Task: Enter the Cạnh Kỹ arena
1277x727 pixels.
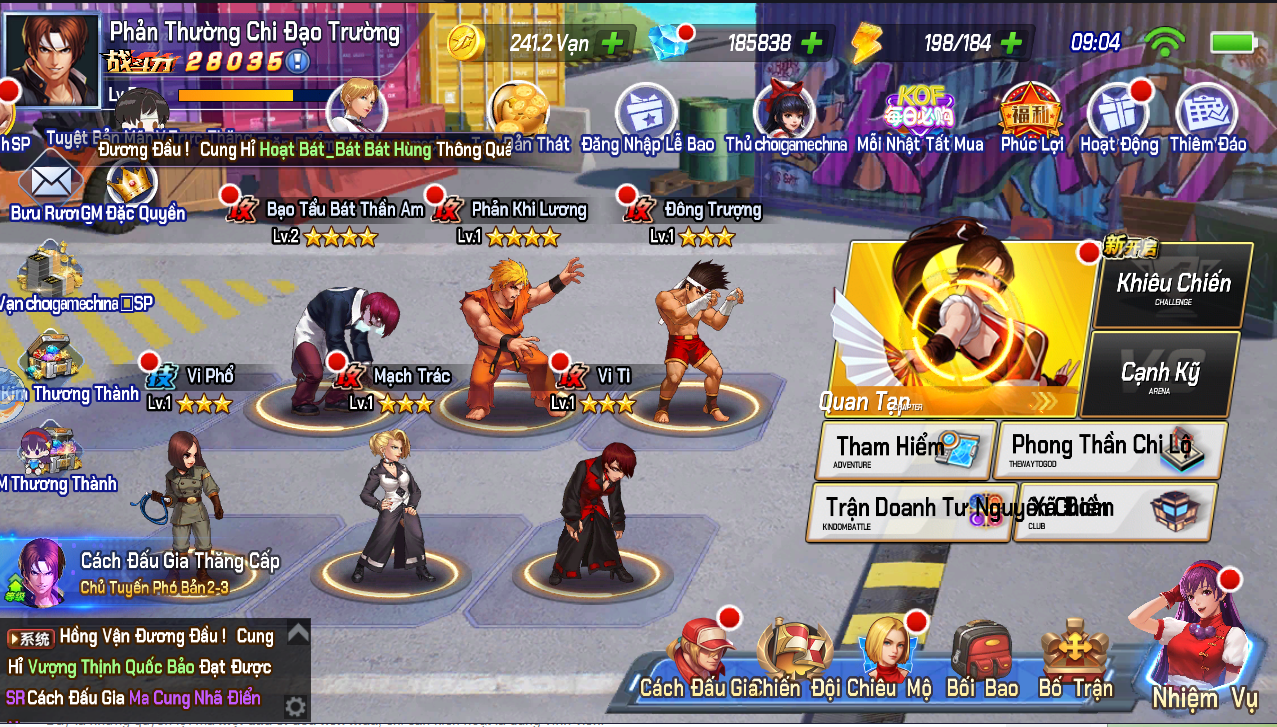Action: pos(1160,374)
